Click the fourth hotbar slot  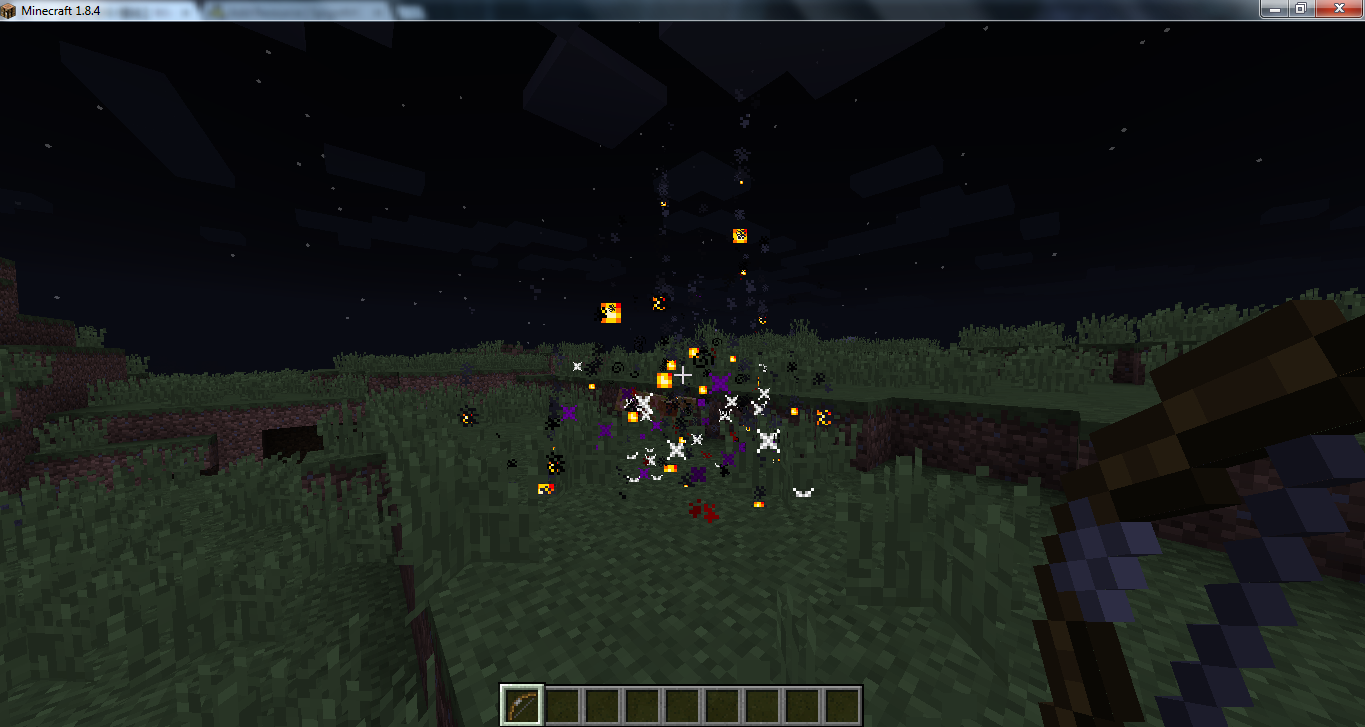tap(641, 705)
